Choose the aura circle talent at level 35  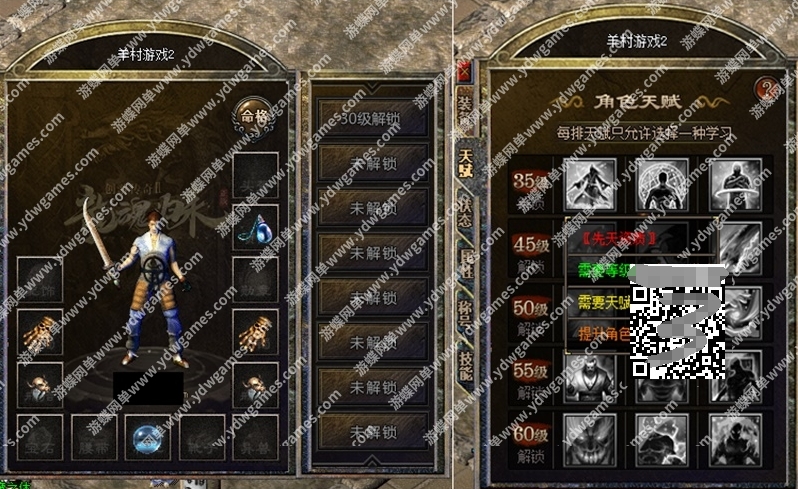[660, 183]
